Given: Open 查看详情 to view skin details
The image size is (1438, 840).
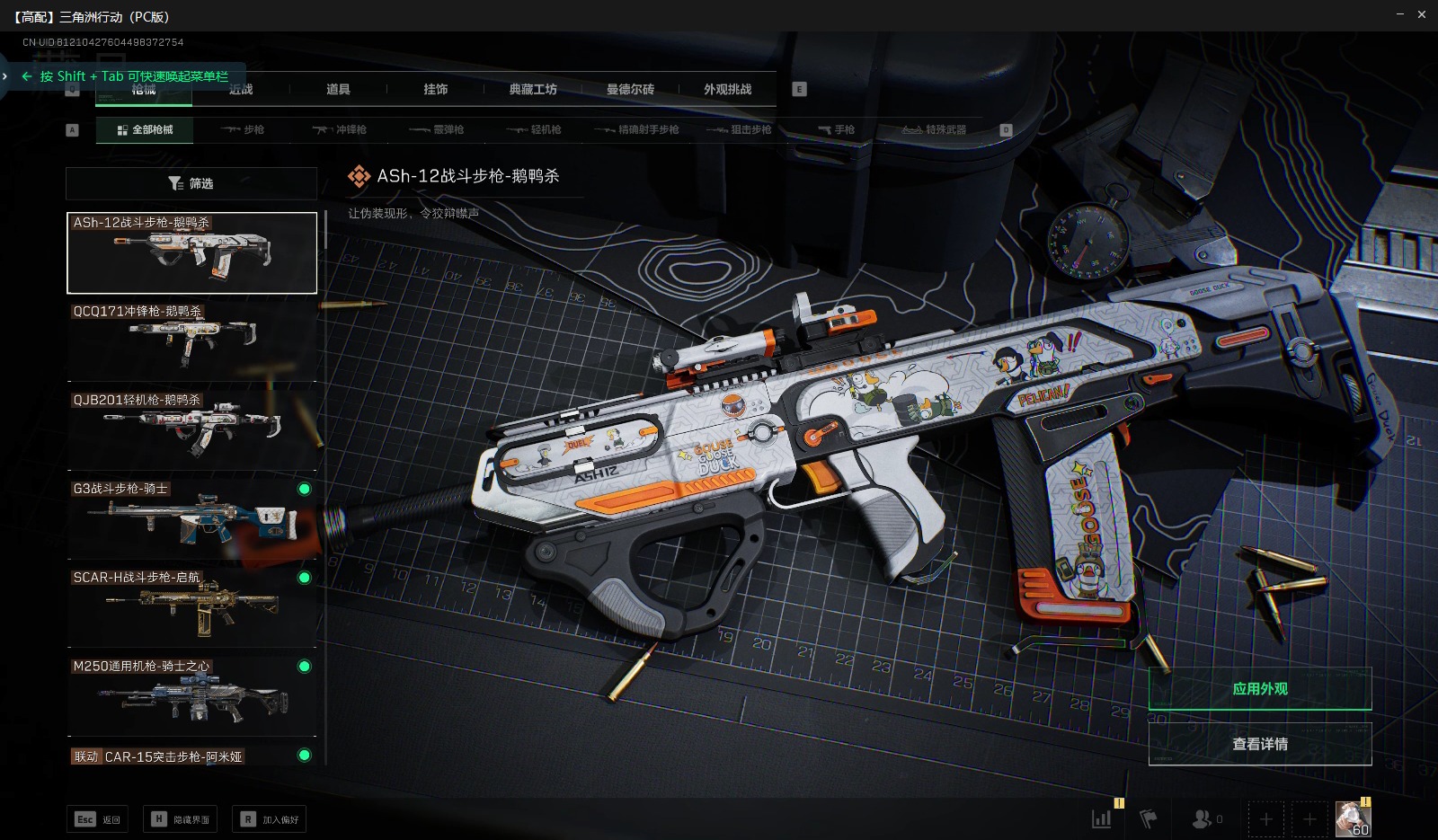Looking at the screenshot, I should tap(1259, 744).
